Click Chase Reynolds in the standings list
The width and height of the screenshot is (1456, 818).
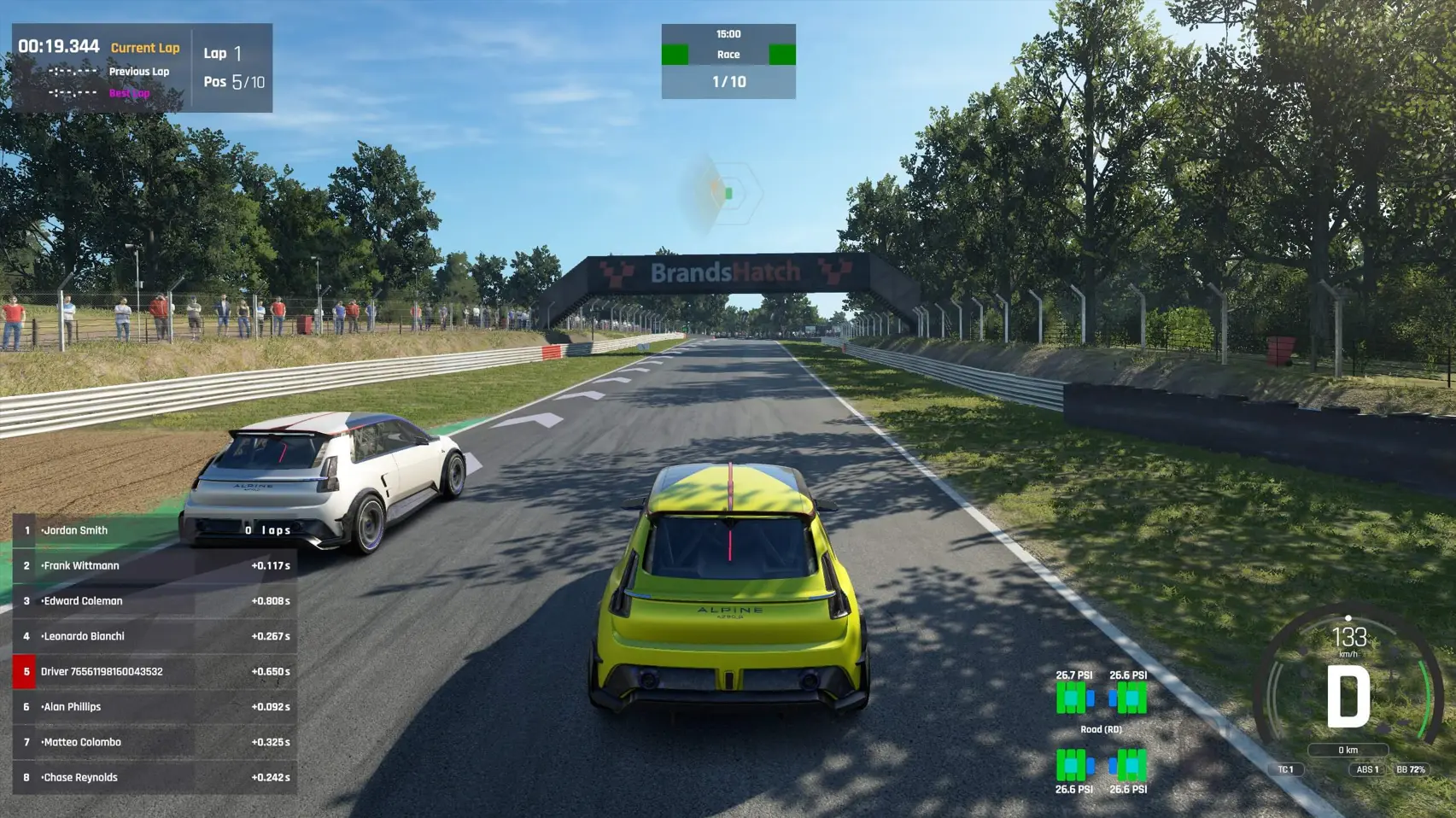[154, 778]
